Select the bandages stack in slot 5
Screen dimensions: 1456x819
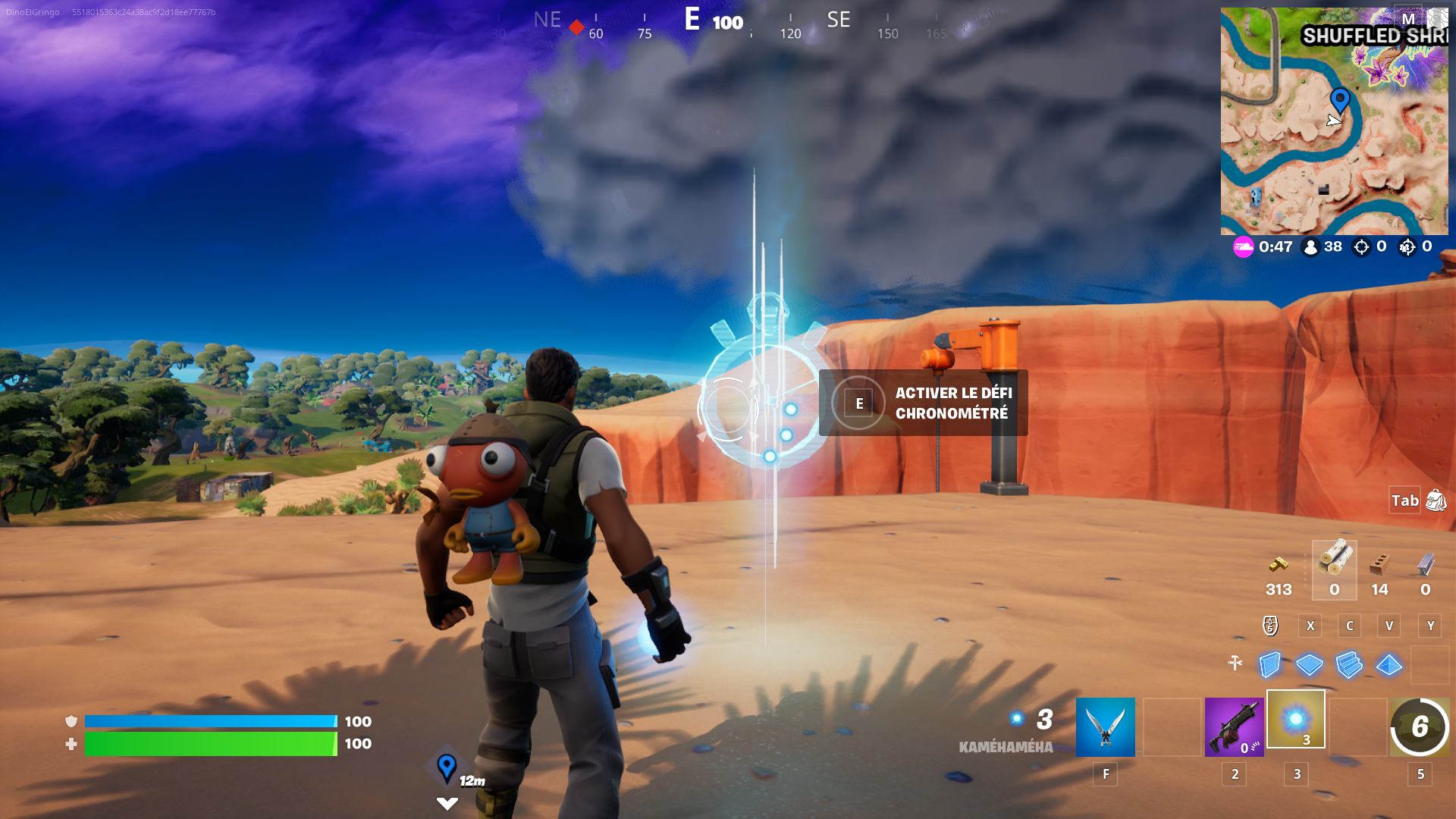coord(1419,726)
